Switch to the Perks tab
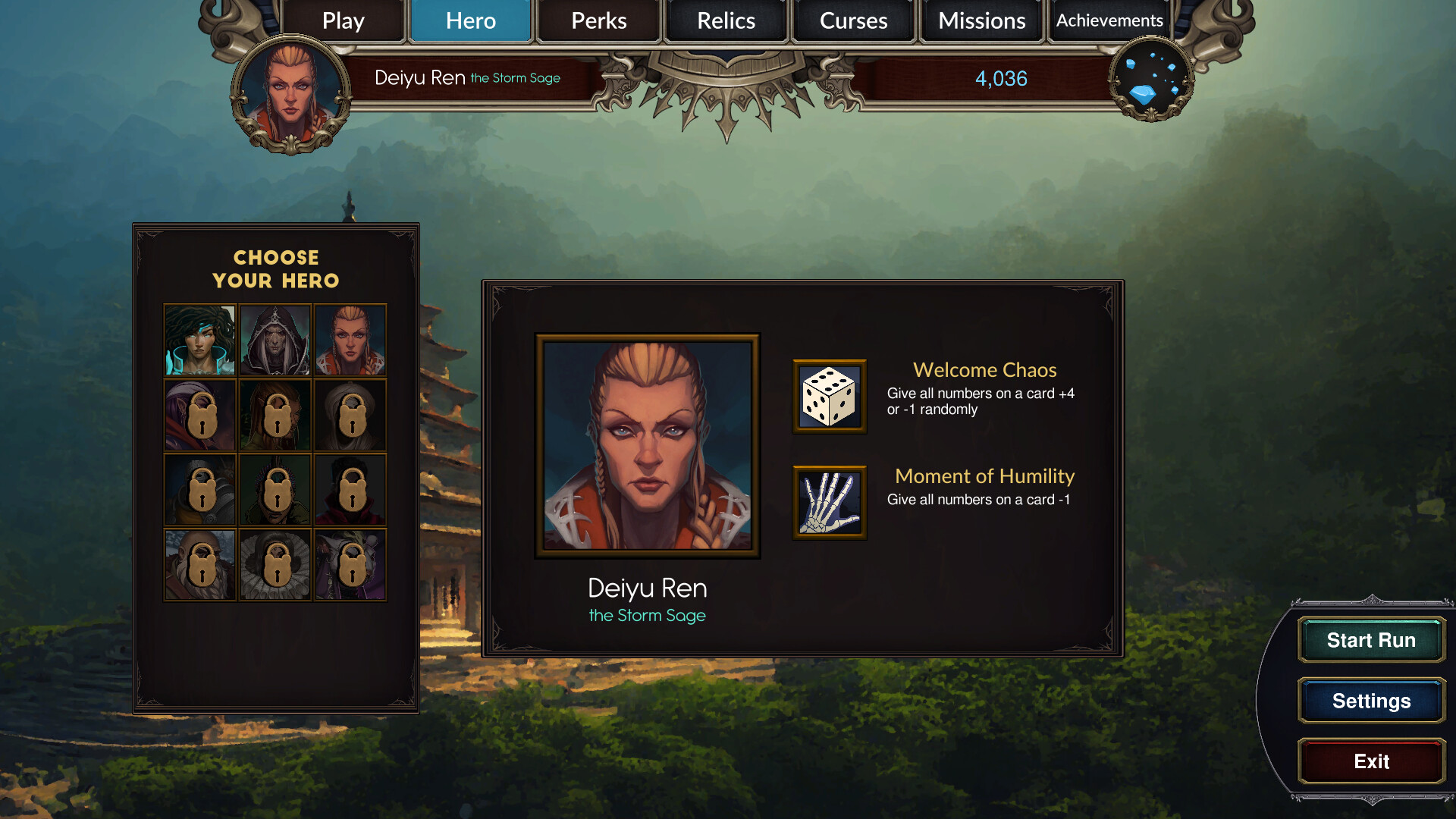The height and width of the screenshot is (819, 1456). point(598,20)
